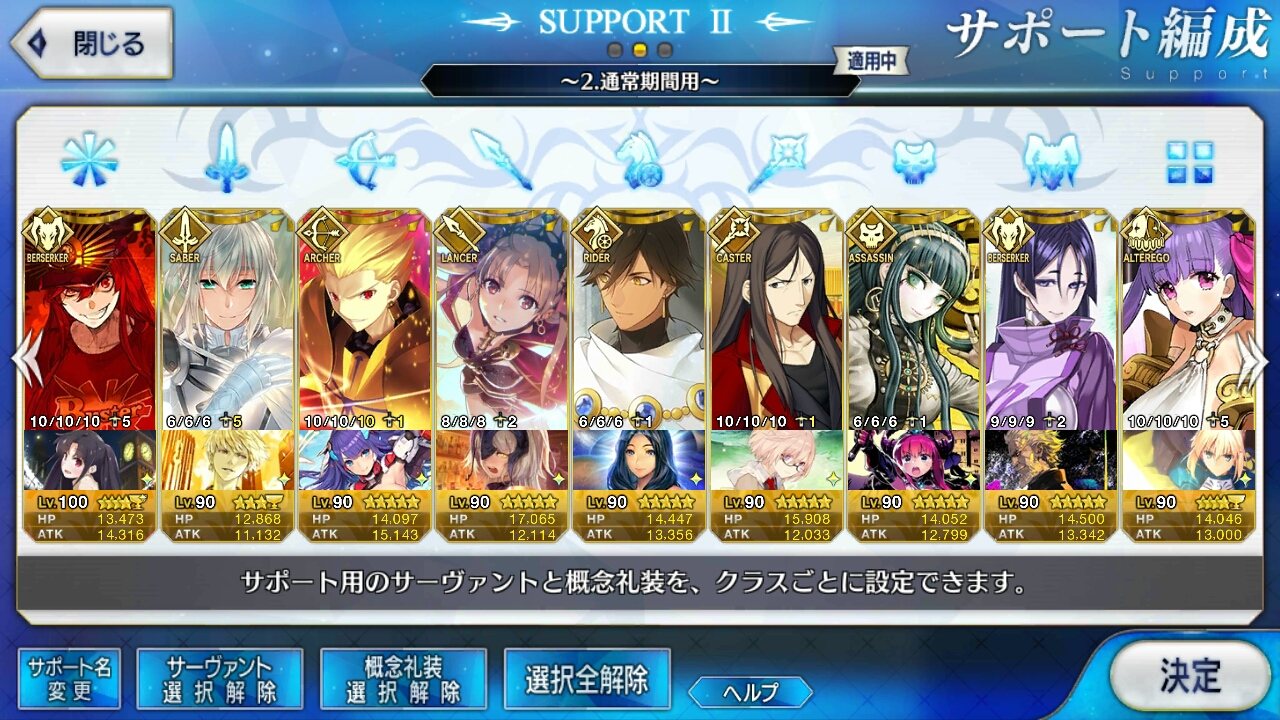
Task: Open the craft essence under the Caster card
Action: [x=775, y=461]
